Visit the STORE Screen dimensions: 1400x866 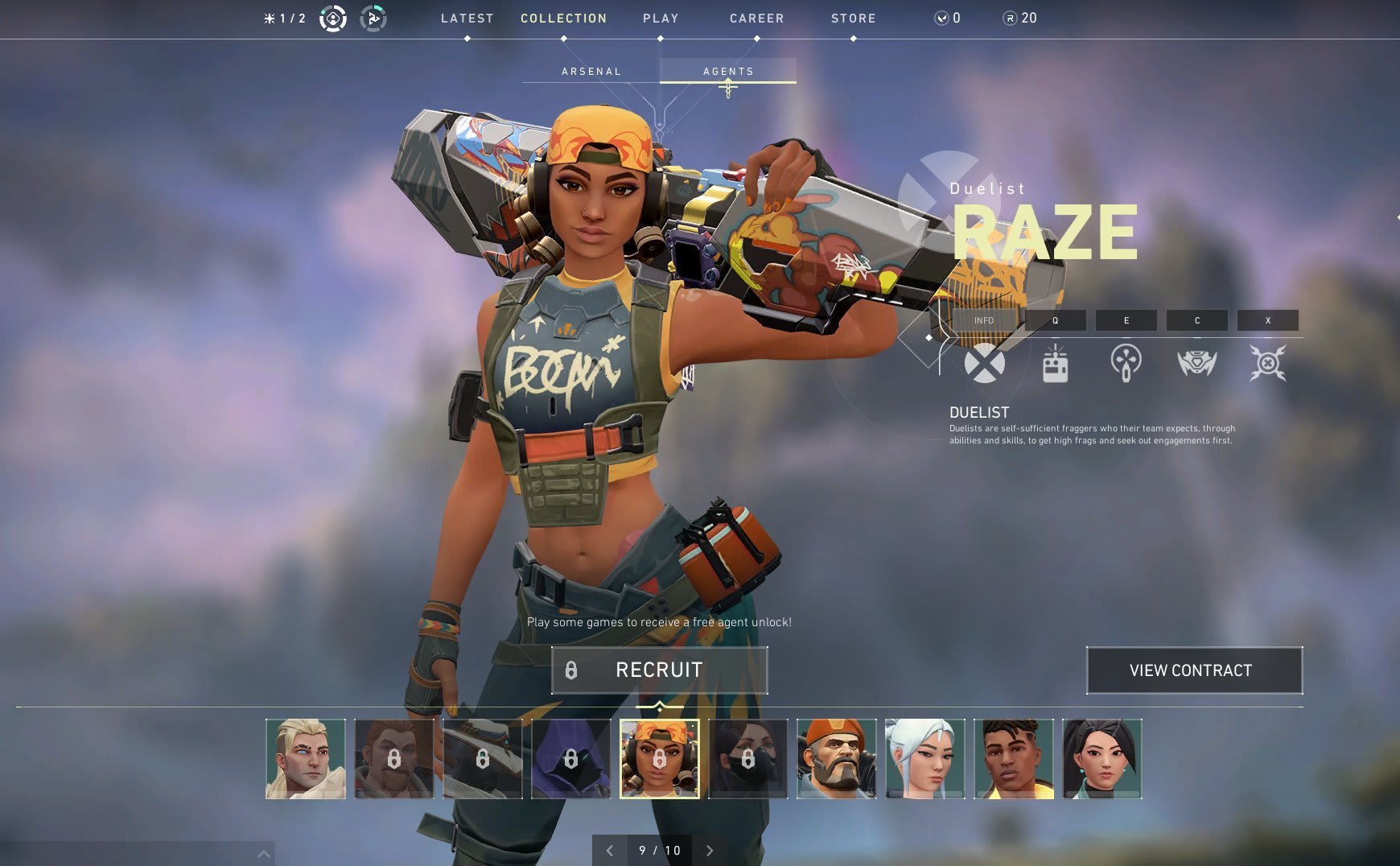853,19
